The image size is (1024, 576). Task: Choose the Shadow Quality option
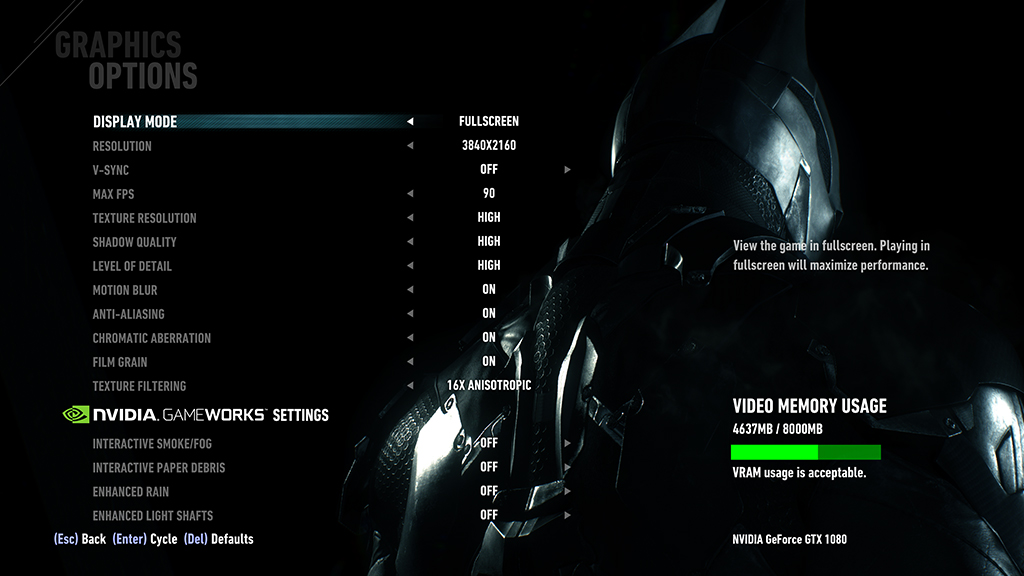(x=134, y=242)
